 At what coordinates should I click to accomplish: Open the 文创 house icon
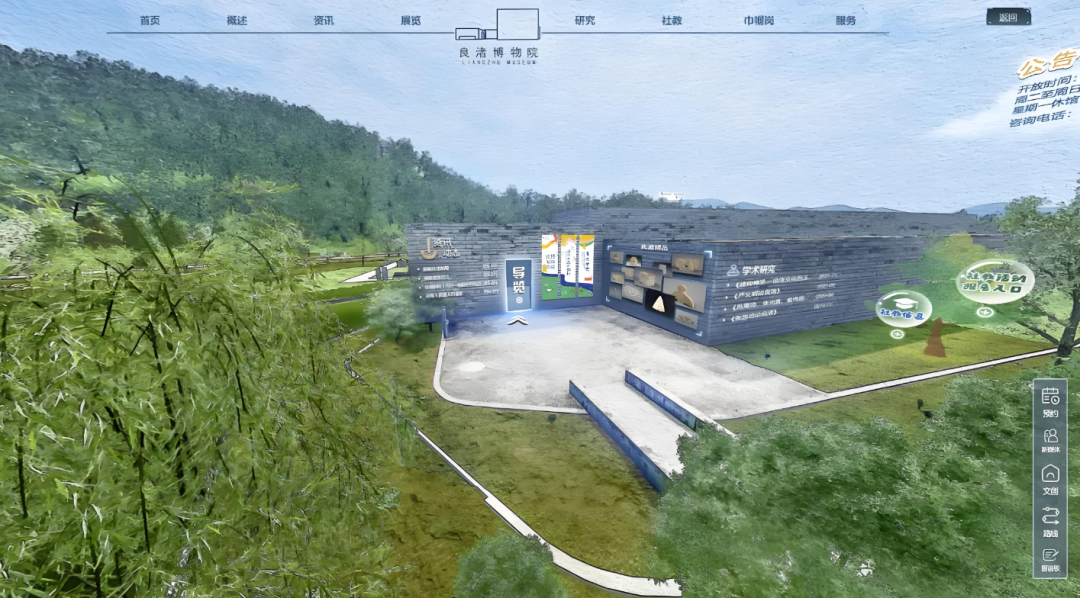point(1050,479)
